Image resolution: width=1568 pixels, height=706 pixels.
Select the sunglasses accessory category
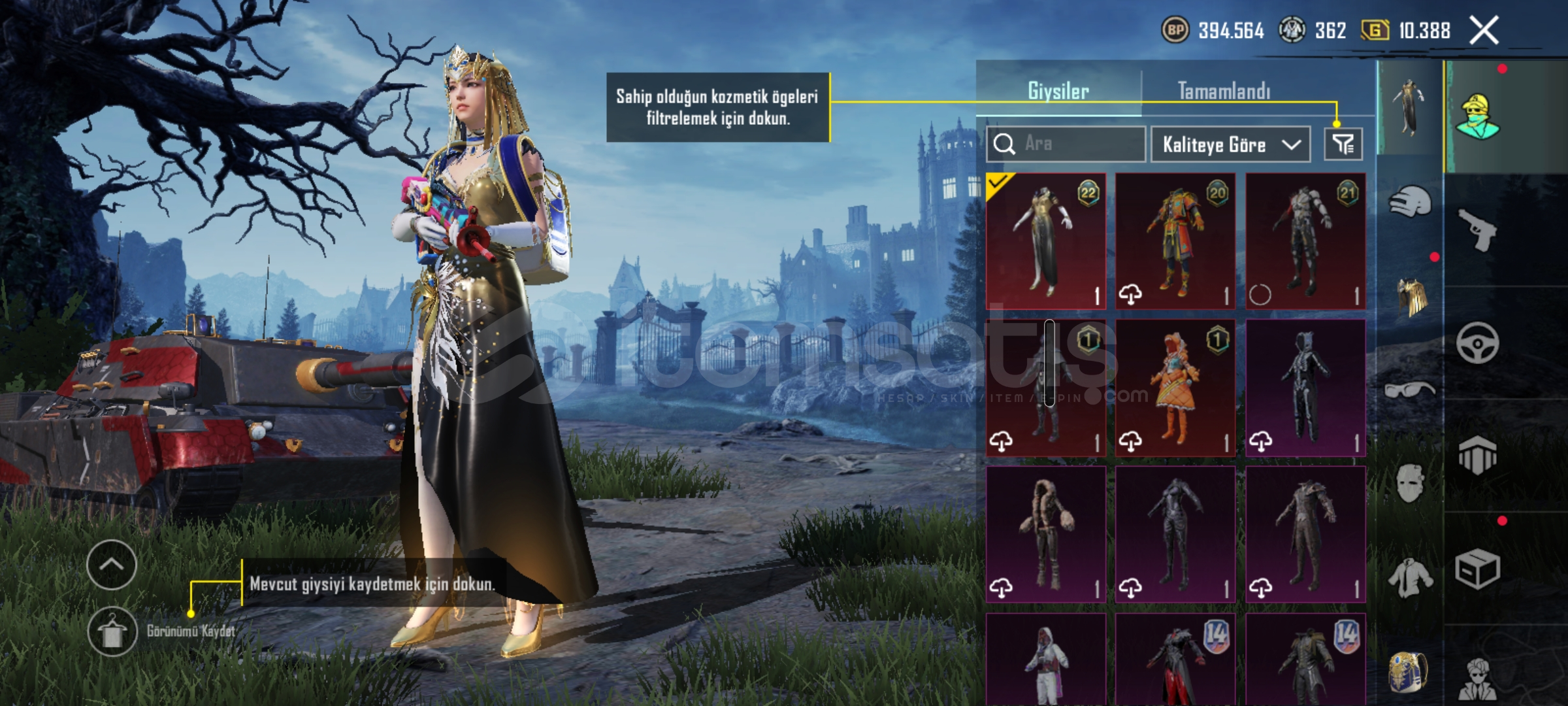[x=1410, y=391]
